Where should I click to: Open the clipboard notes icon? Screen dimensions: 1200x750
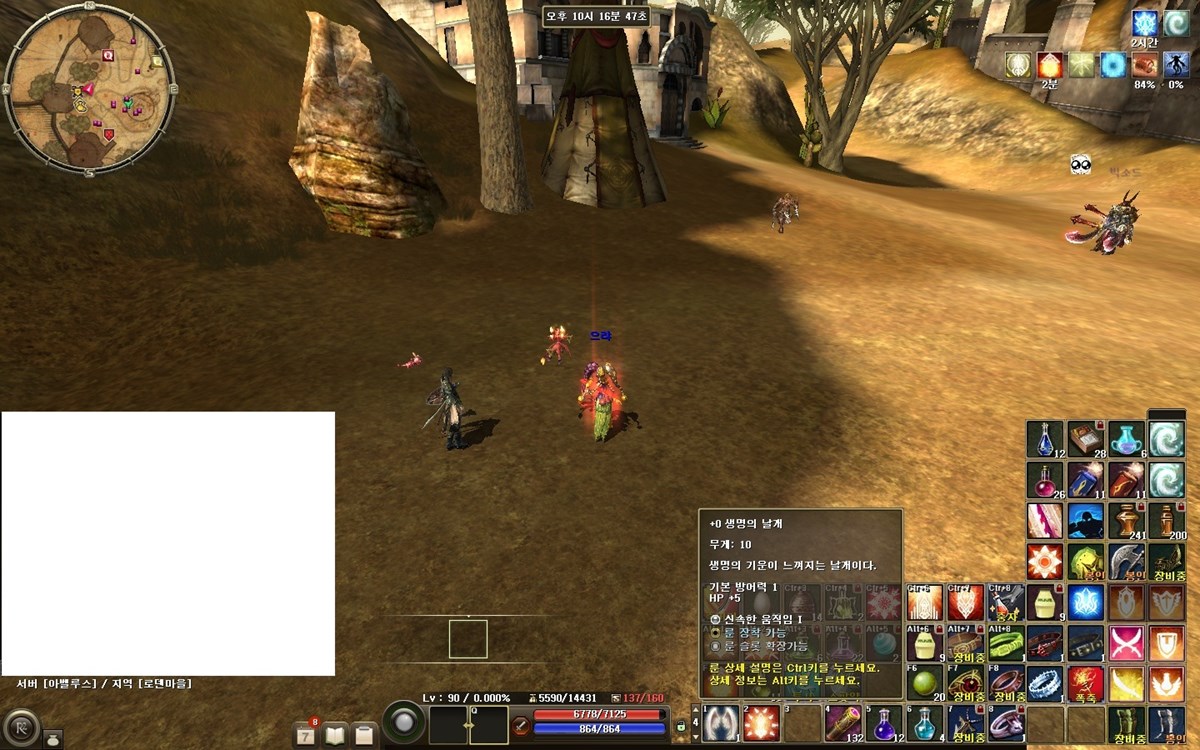tap(365, 734)
